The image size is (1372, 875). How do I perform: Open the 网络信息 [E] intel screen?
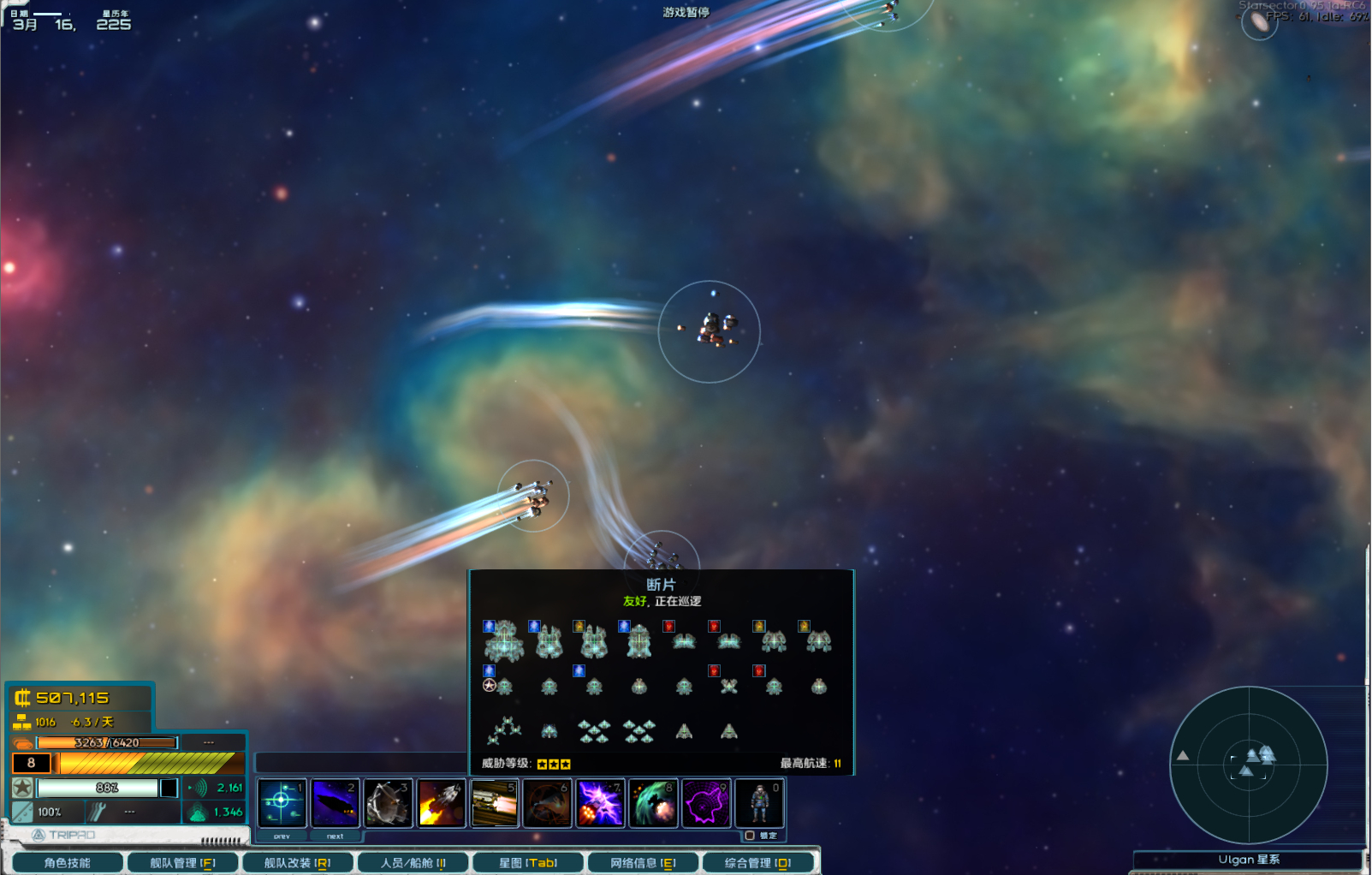tap(643, 862)
